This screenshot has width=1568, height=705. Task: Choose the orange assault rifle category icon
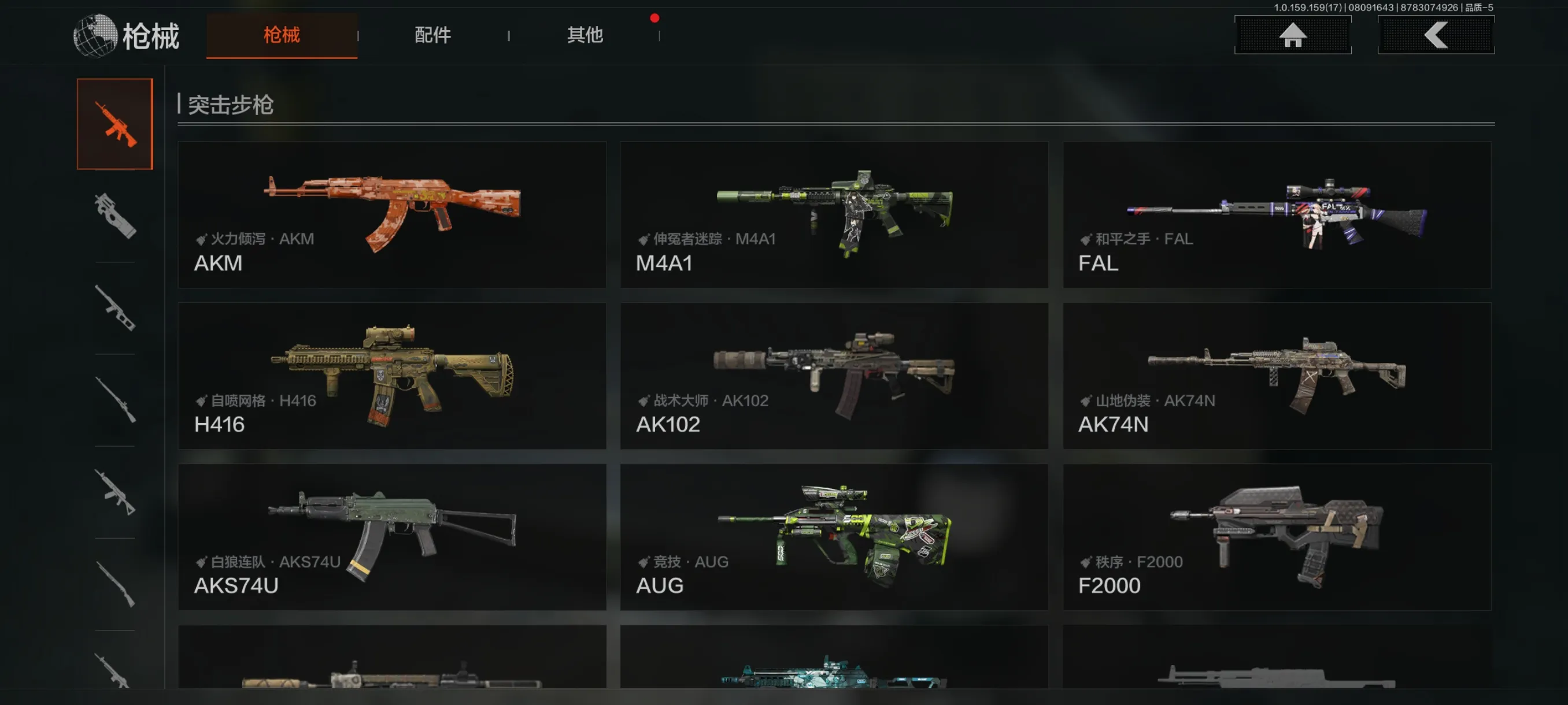click(114, 124)
